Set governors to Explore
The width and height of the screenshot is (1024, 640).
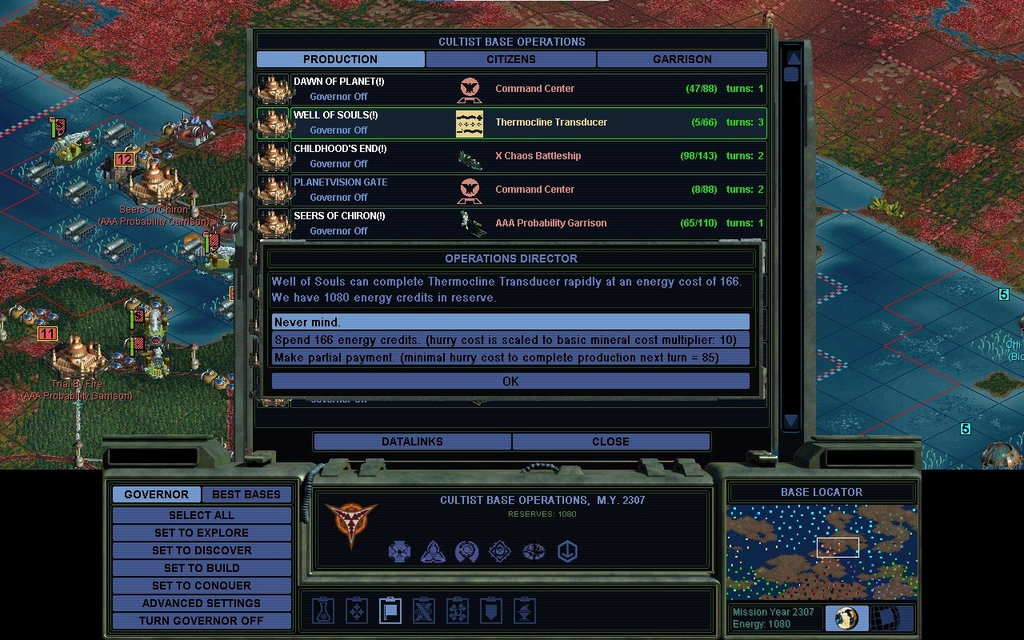coord(201,533)
